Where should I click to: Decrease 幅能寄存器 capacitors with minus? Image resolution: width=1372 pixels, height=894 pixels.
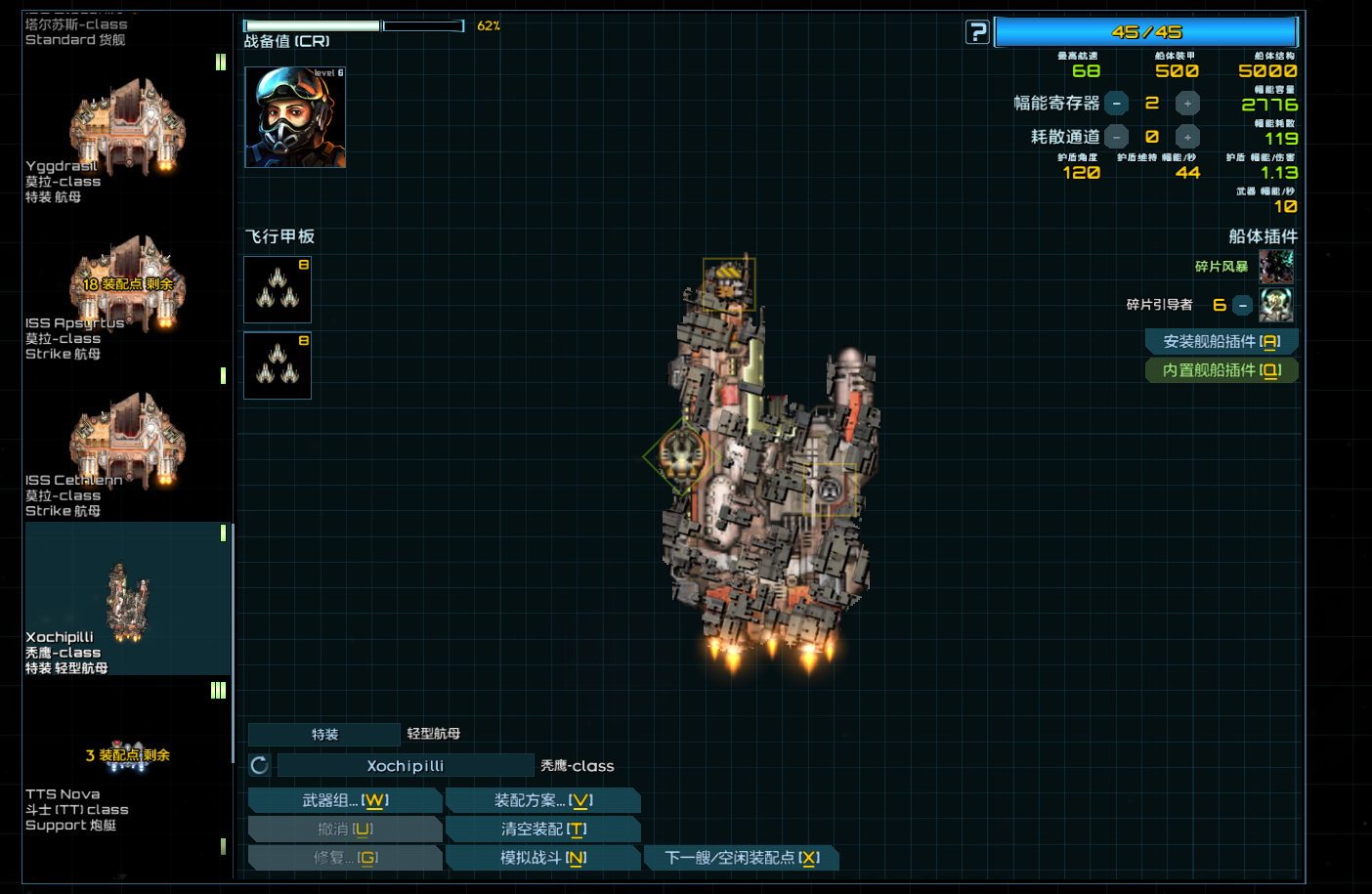tap(1117, 104)
